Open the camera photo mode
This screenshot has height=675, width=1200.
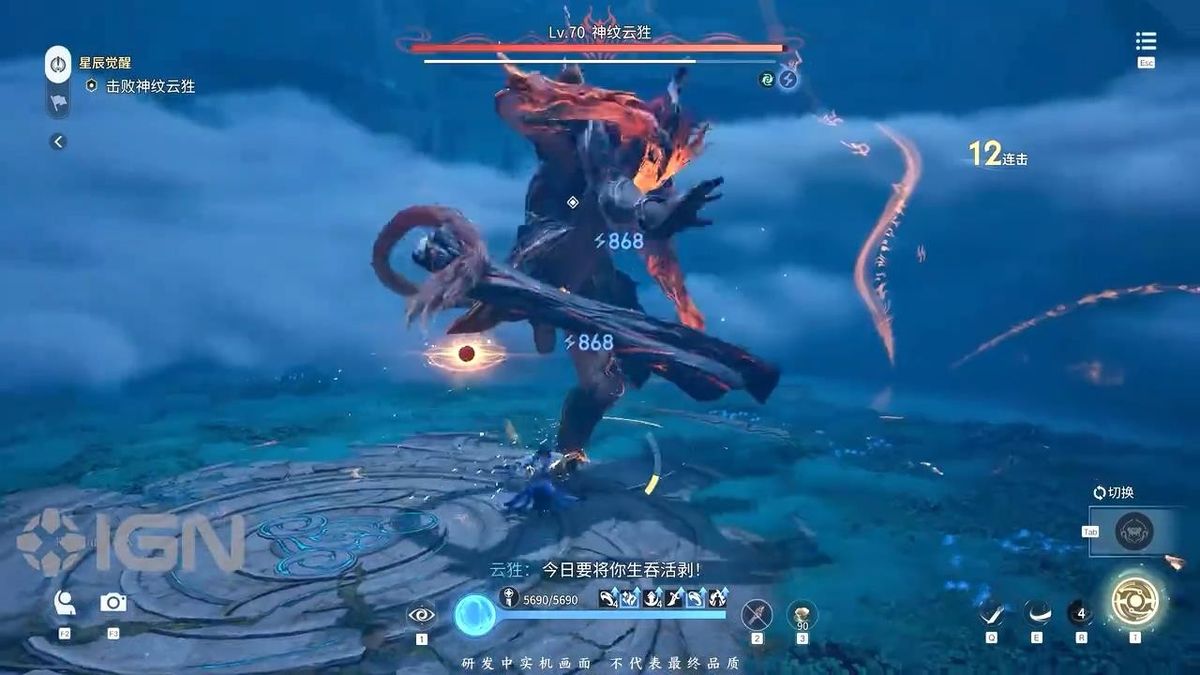point(113,602)
